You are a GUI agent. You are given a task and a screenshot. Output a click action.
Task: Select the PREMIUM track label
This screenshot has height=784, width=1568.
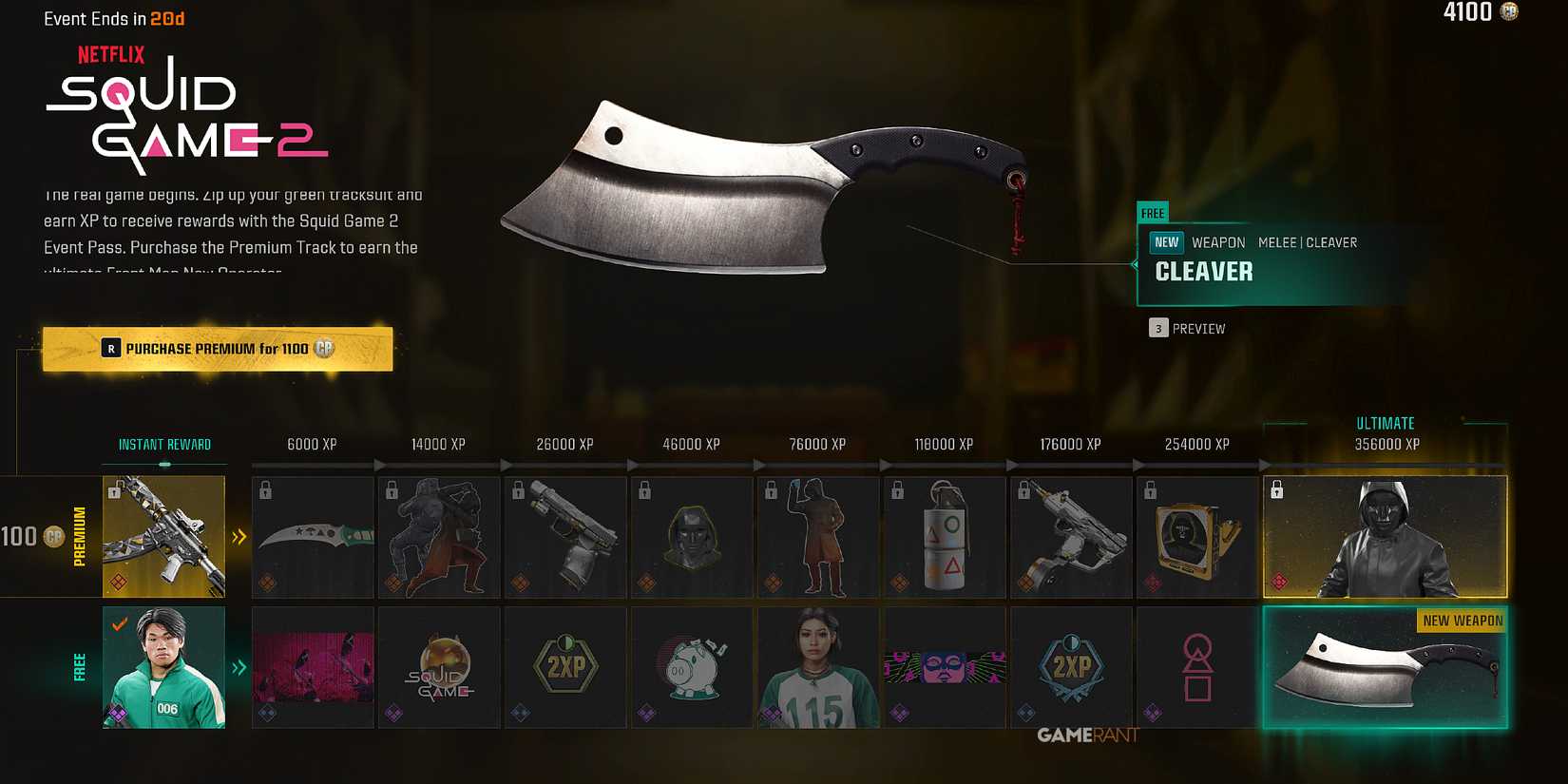(x=80, y=537)
